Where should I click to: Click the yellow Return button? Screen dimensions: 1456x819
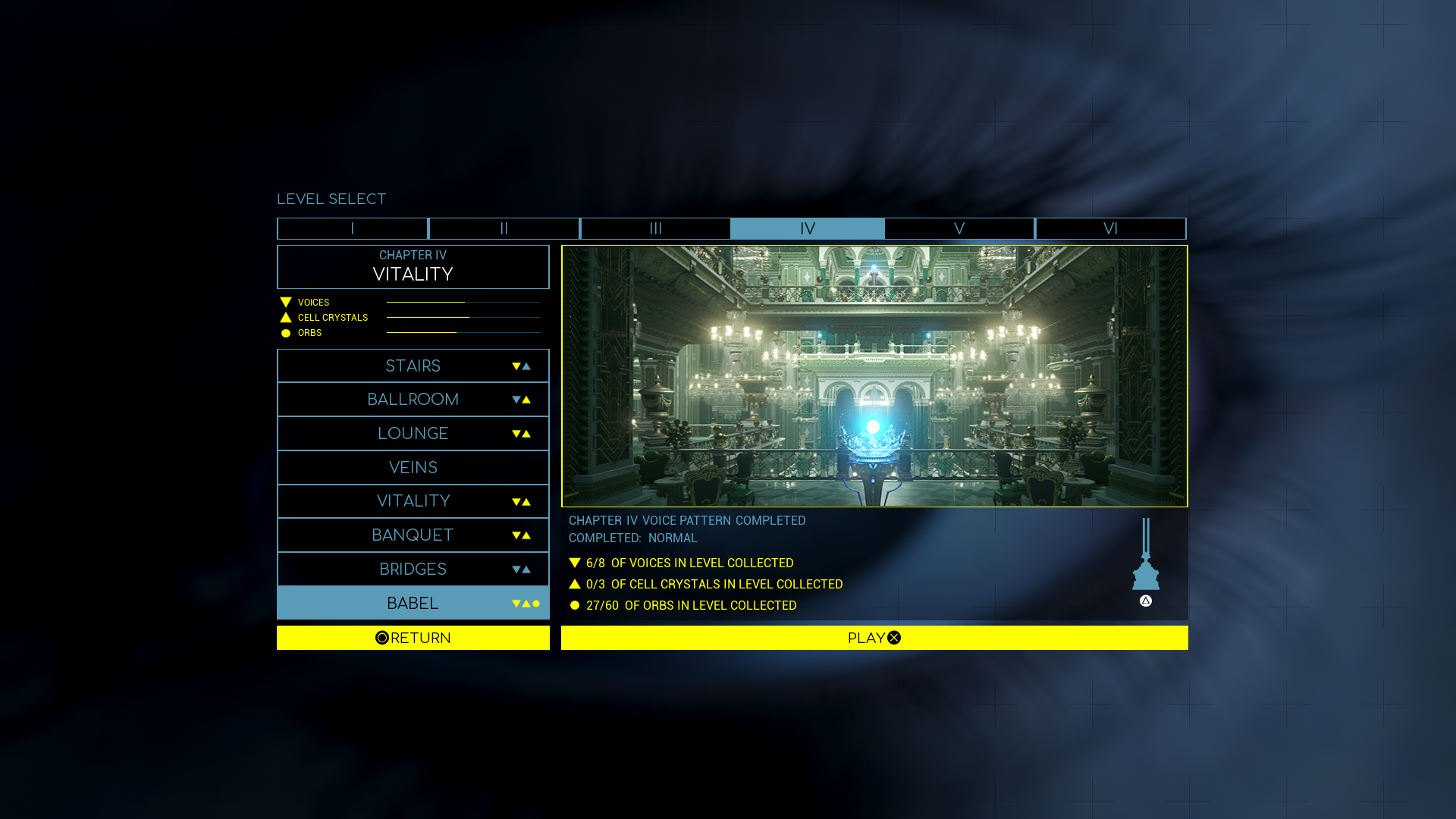pos(413,638)
